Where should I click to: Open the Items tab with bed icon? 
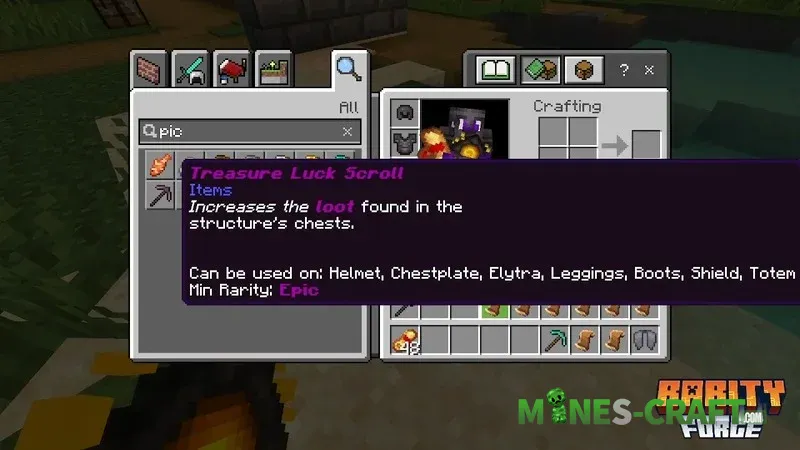coord(231,71)
